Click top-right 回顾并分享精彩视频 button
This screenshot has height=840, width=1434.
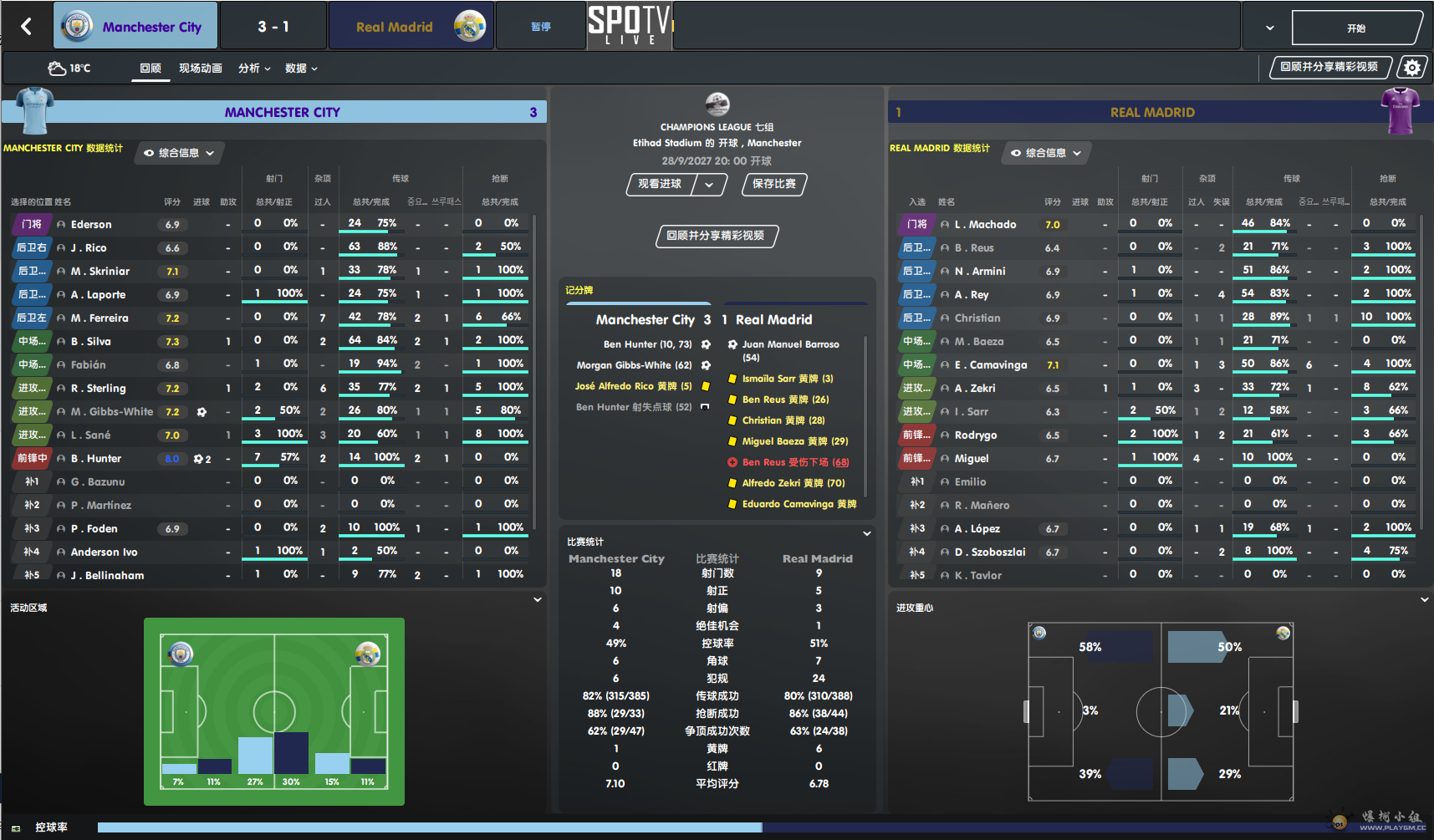(x=1329, y=67)
